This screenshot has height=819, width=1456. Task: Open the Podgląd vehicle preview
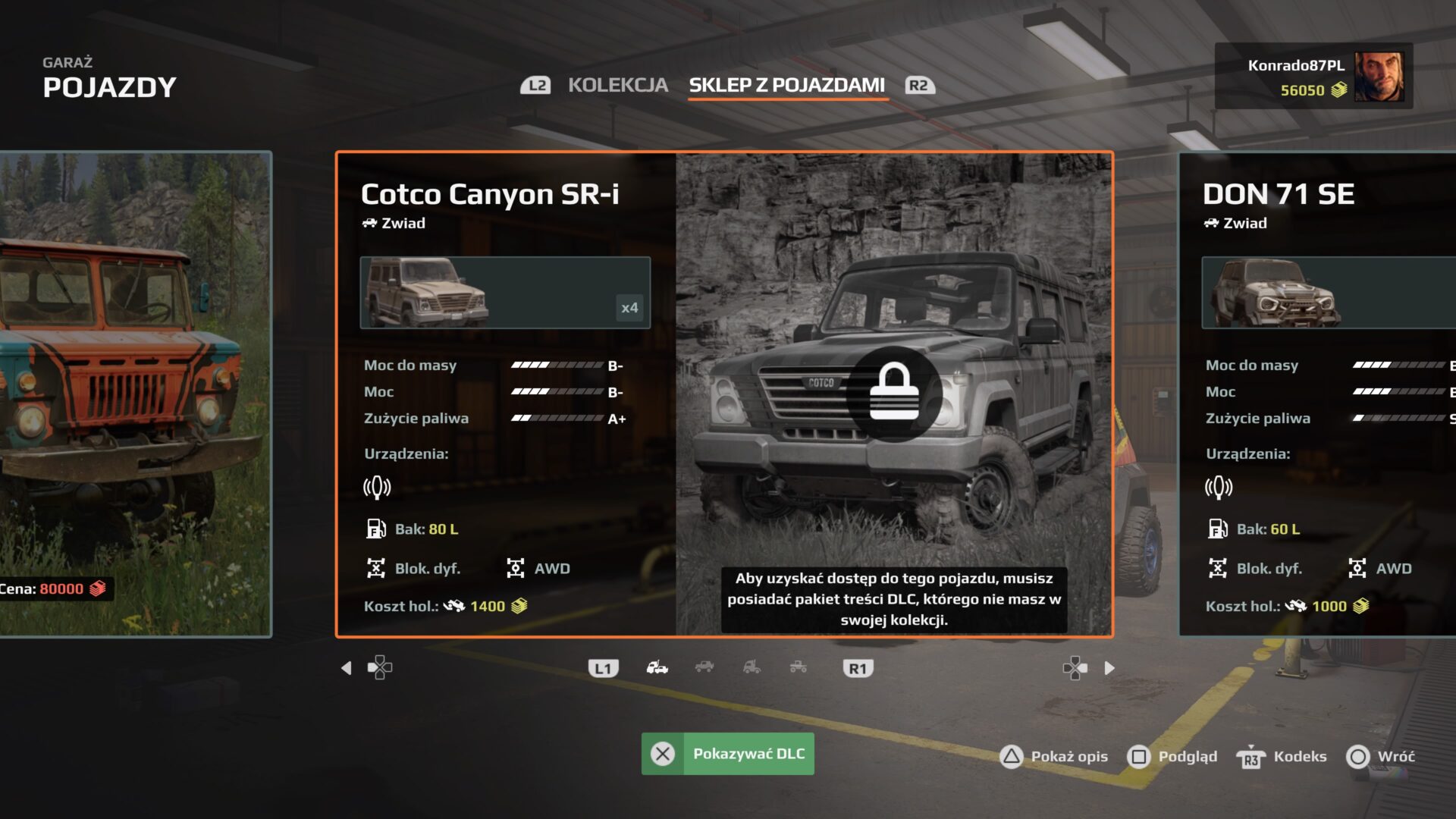1172,756
